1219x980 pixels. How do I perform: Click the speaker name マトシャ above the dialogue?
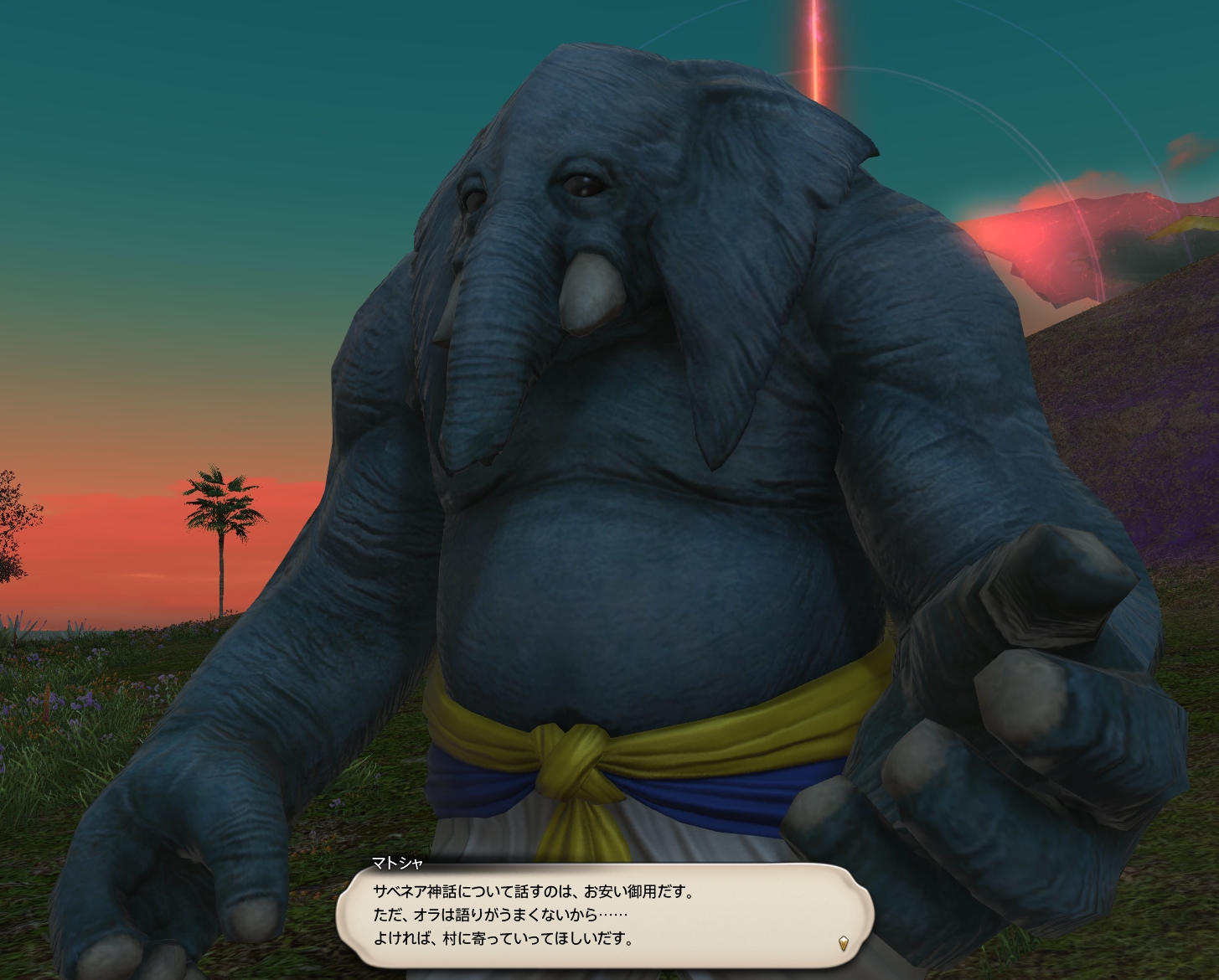coord(398,861)
